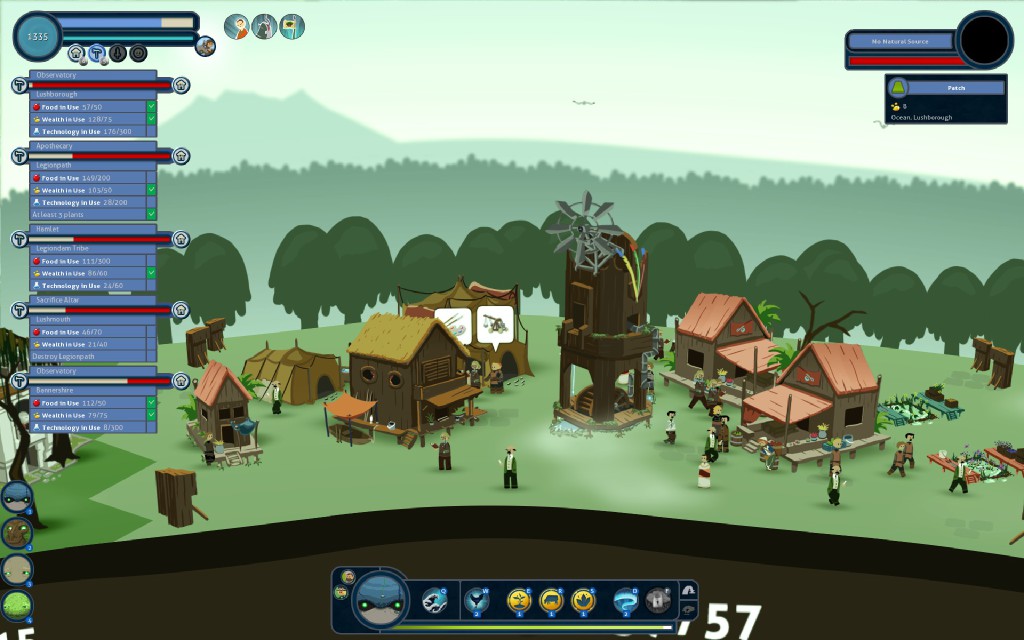1024x640 pixels.
Task: Click the first villager portrait icon at top
Action: (x=237, y=27)
